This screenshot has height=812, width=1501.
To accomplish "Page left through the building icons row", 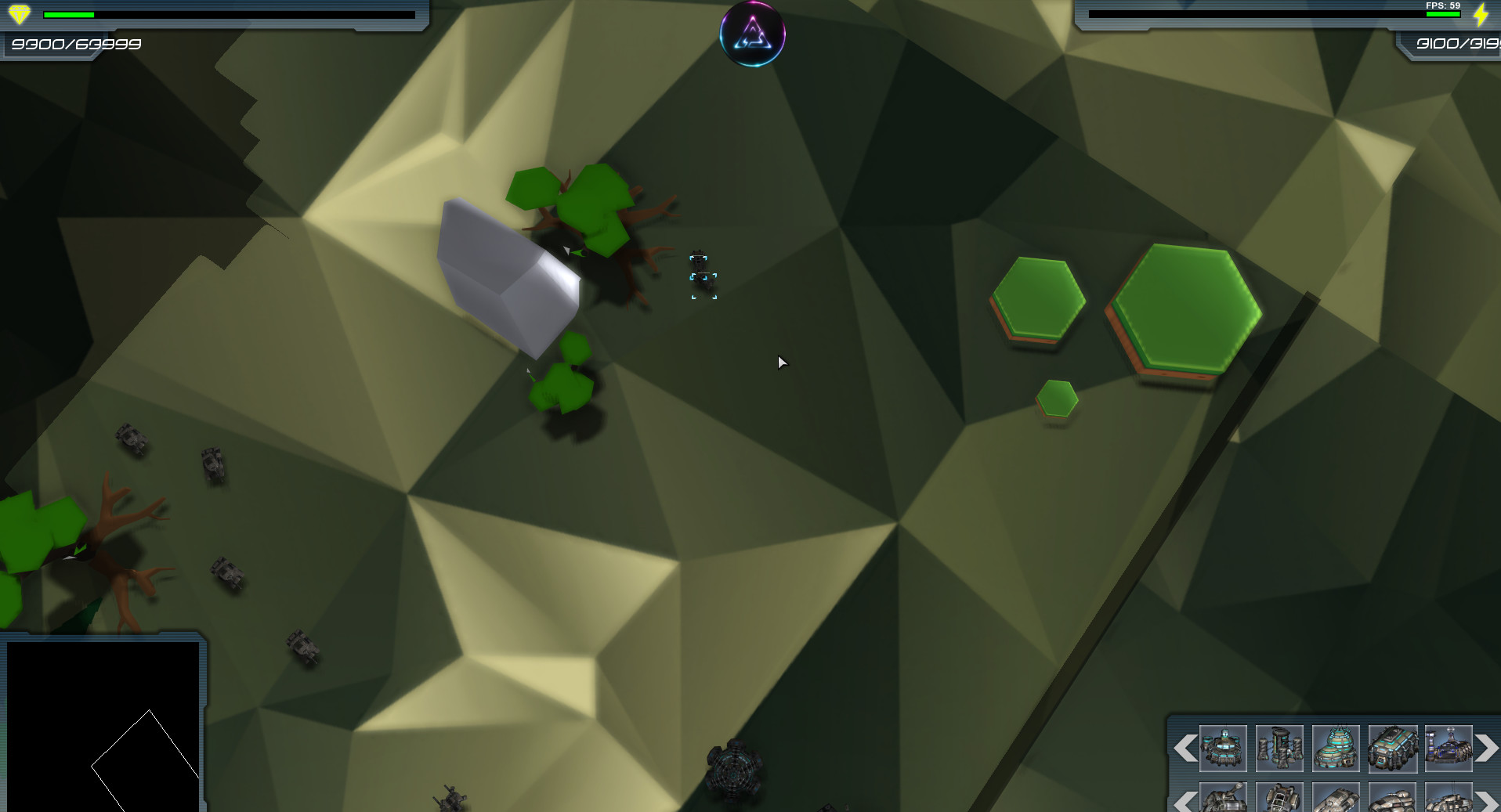I will [1185, 749].
